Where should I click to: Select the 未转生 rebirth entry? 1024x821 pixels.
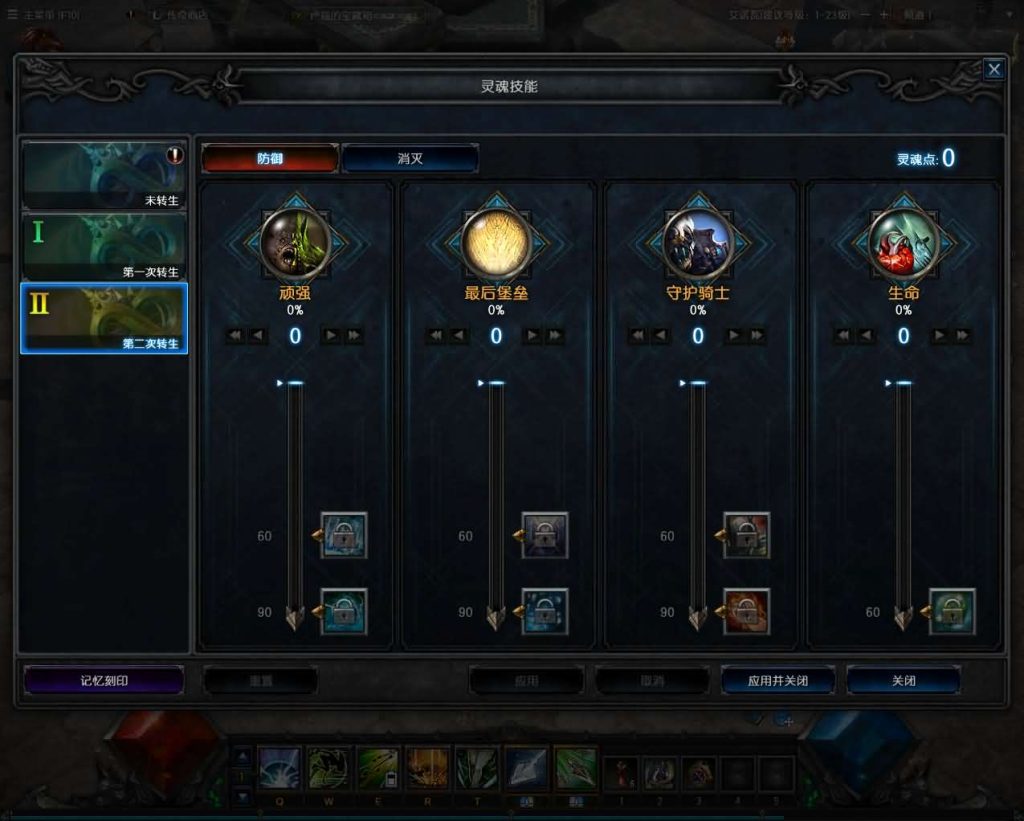104,176
